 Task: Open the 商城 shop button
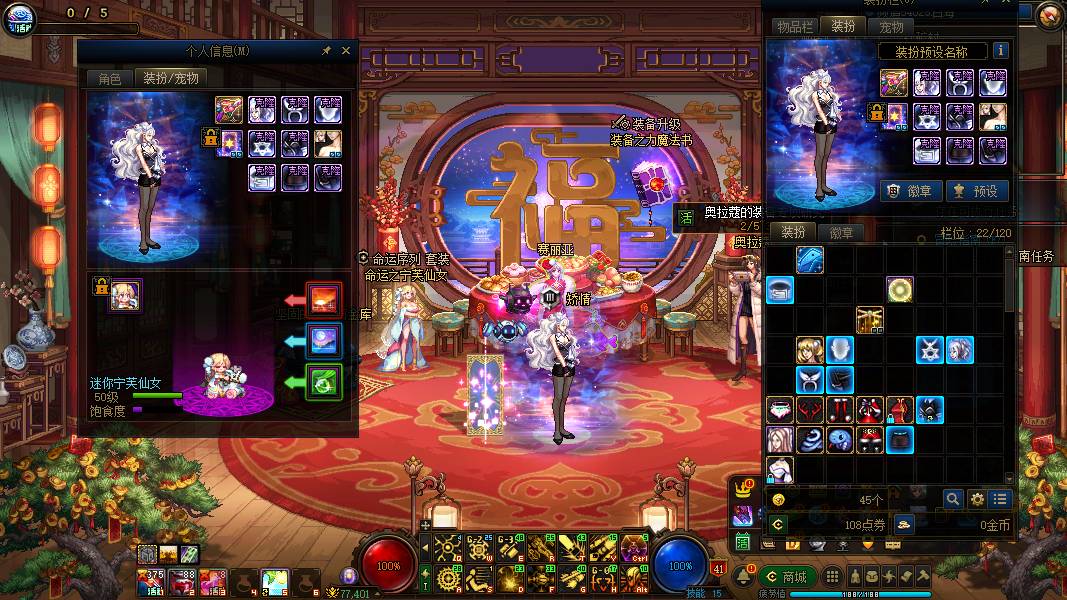pos(785,577)
